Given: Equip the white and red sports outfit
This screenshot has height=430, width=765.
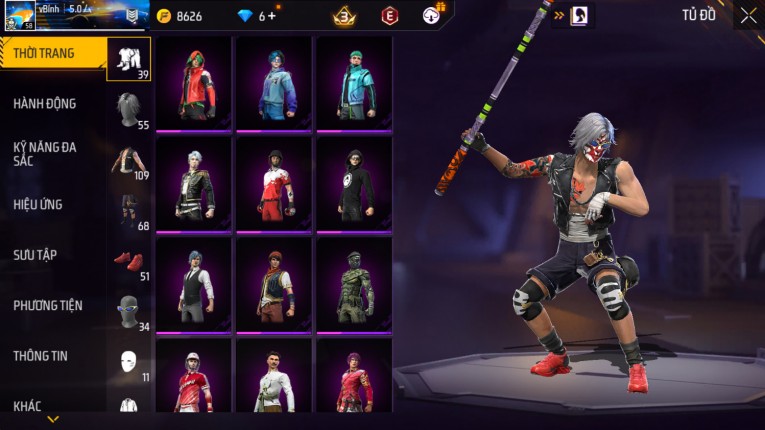Looking at the screenshot, I should [273, 184].
